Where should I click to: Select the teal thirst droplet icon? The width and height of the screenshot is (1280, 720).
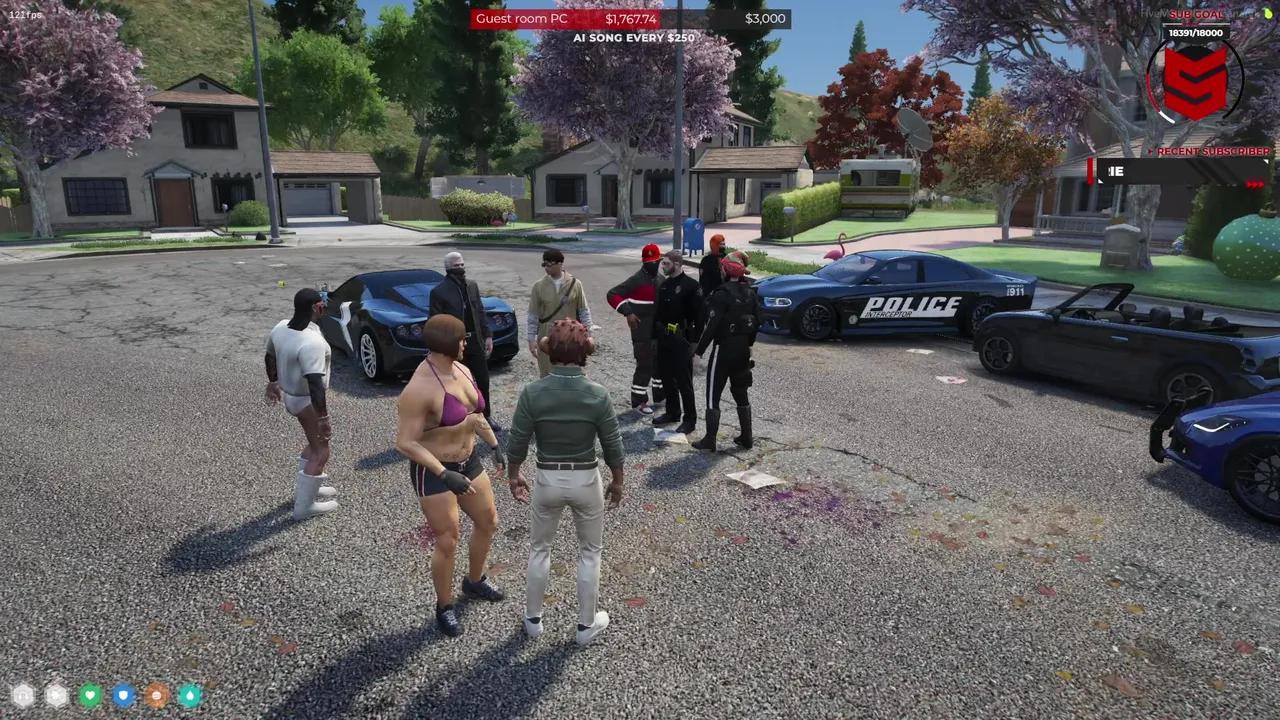click(190, 694)
